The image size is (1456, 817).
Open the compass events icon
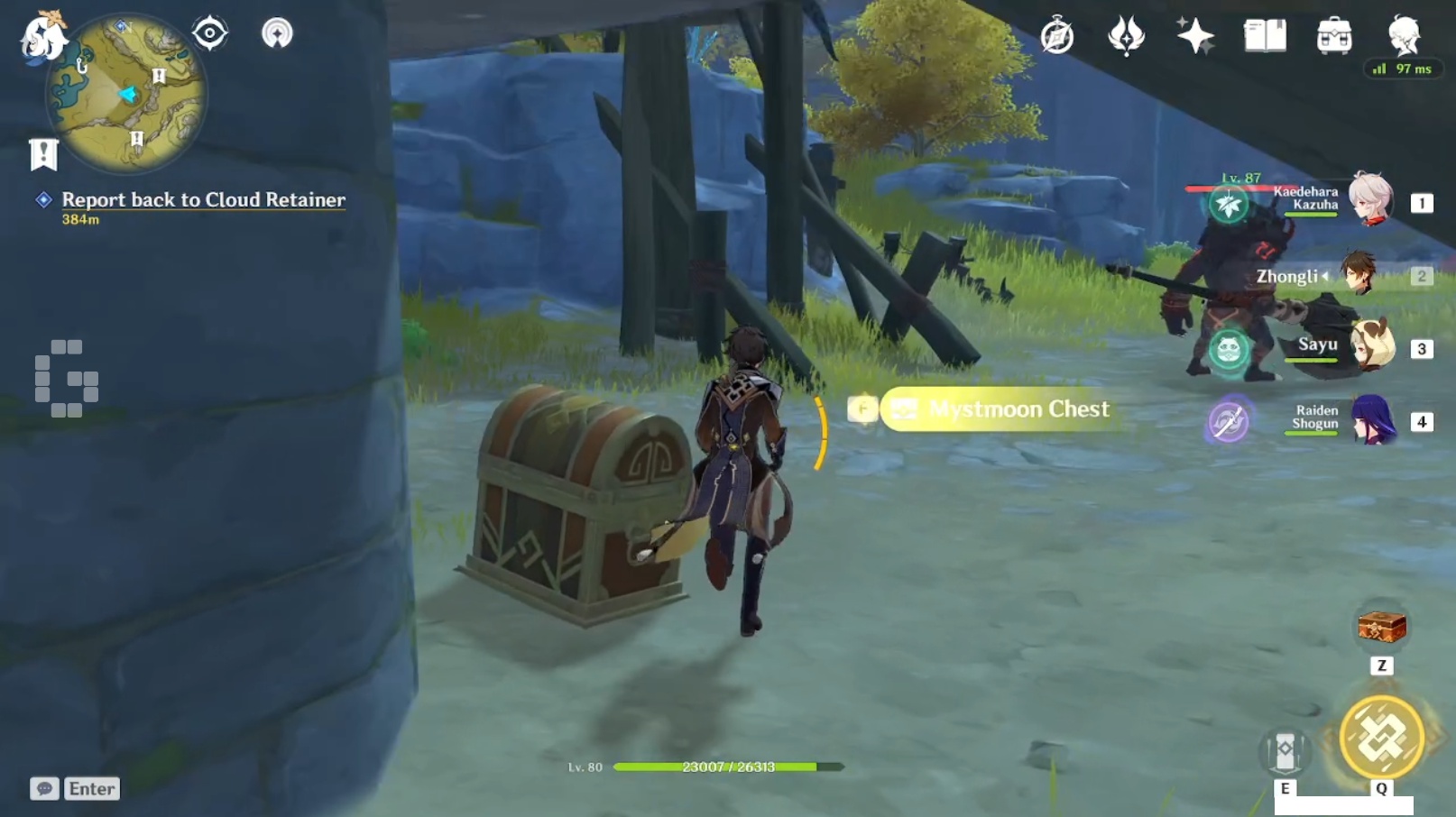point(1056,37)
